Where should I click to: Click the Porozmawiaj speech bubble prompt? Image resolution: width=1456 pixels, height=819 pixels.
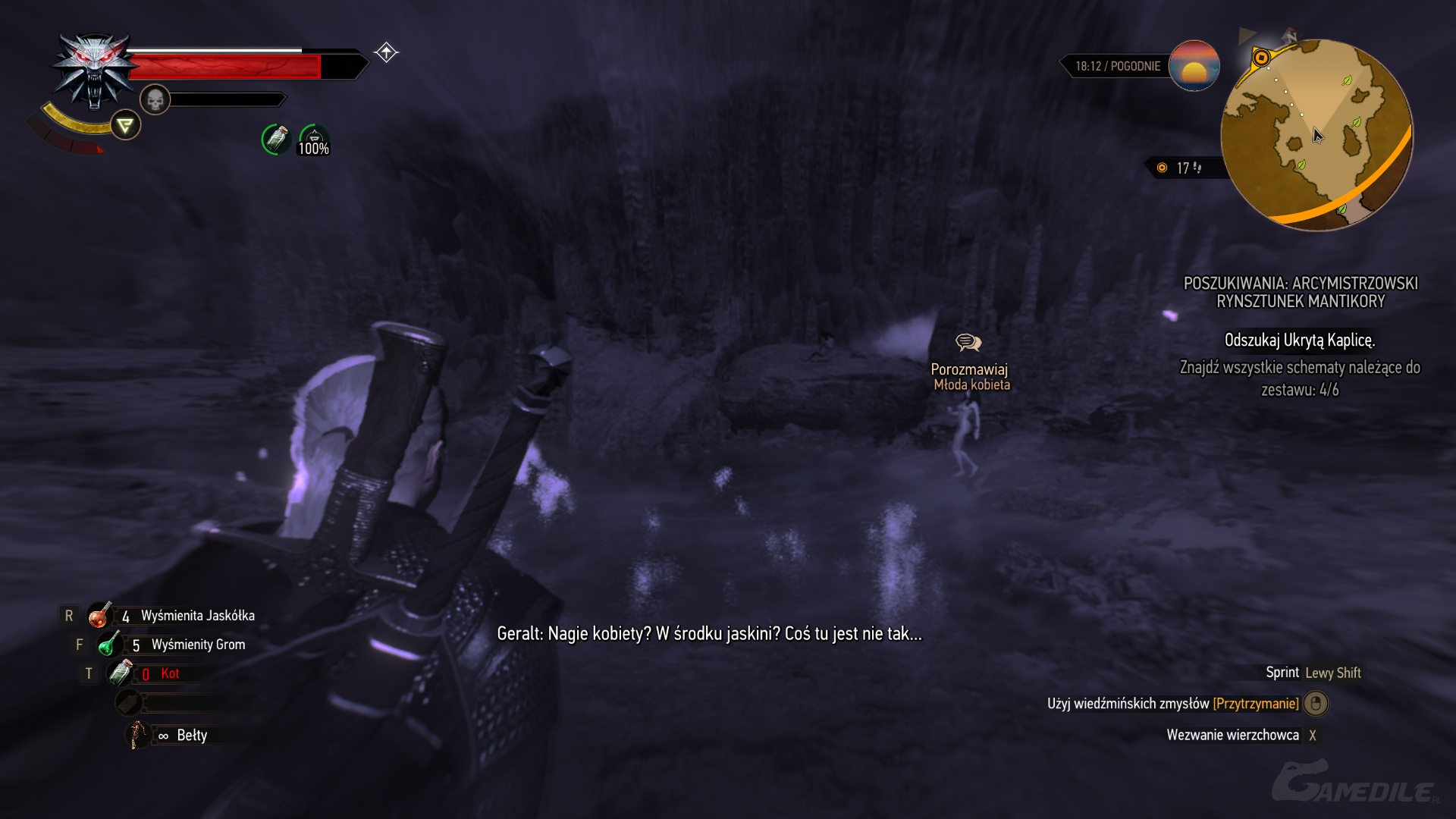[x=968, y=343]
